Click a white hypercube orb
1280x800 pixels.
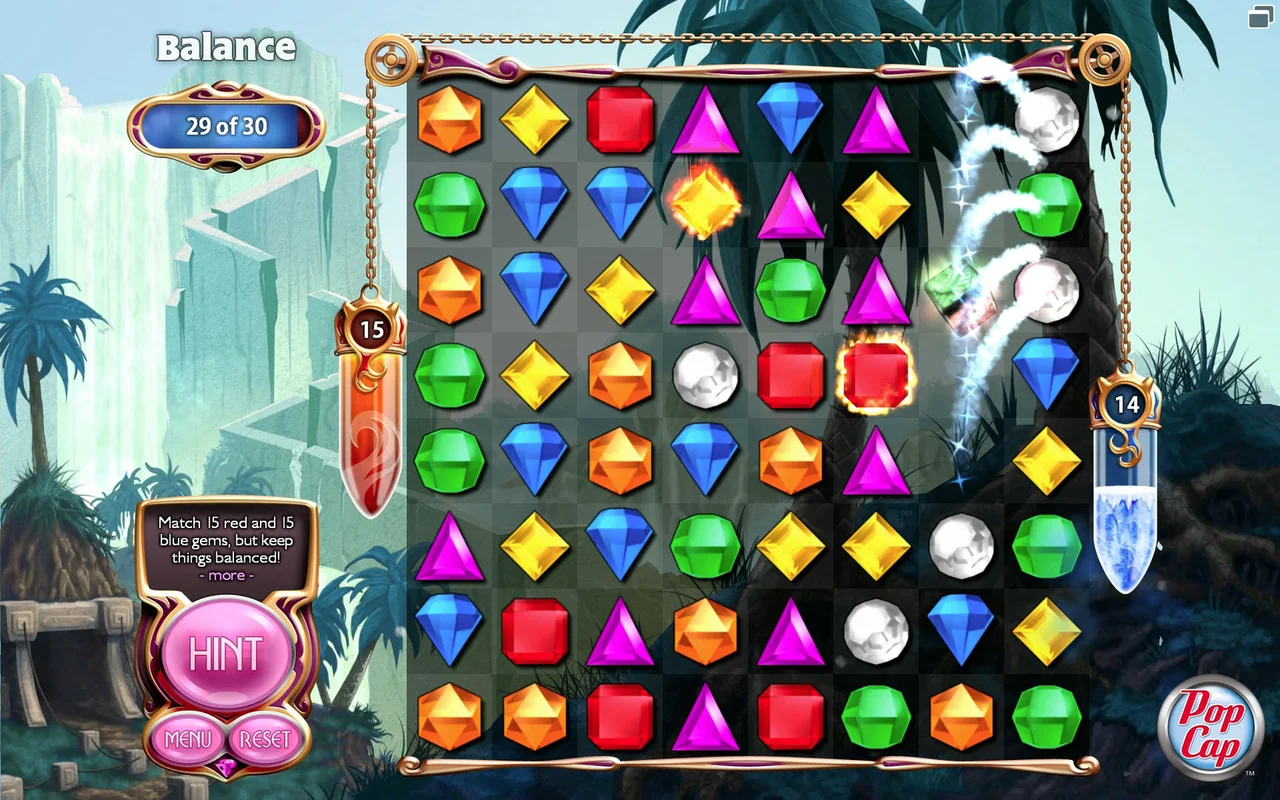705,375
